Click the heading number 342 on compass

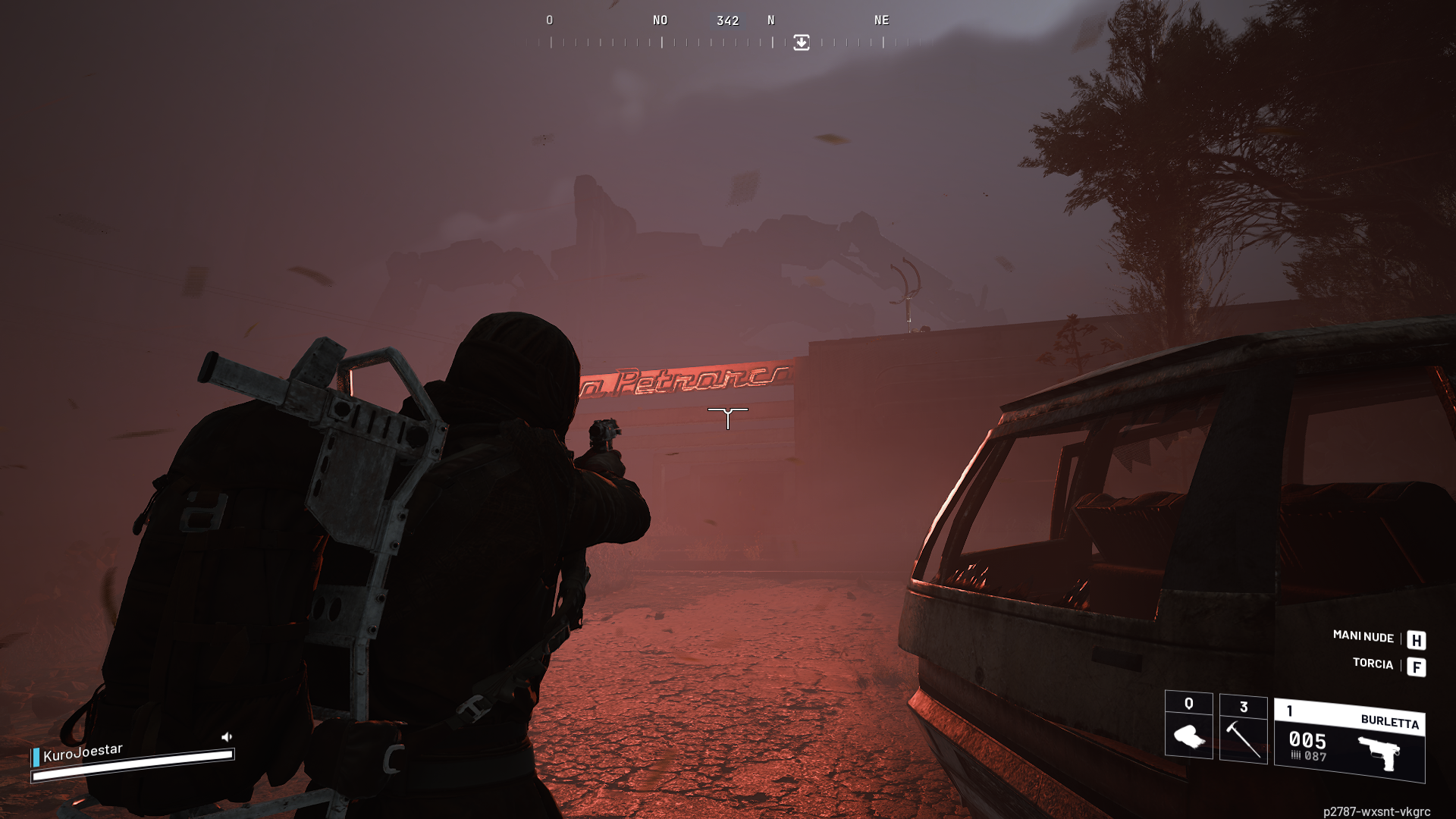click(x=729, y=20)
